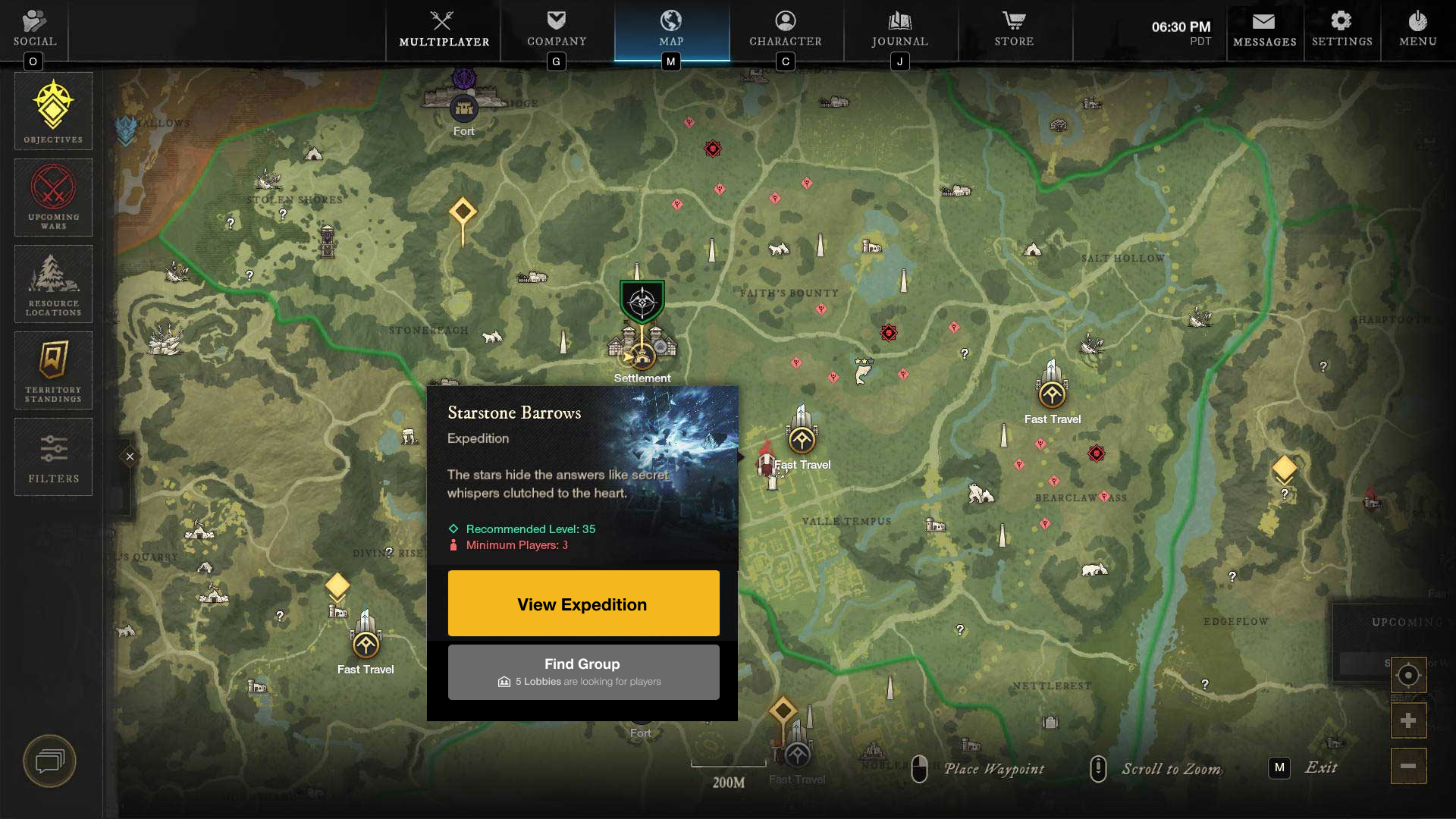Open the main Menu
Viewport: 1456px width, 819px height.
1417,29
